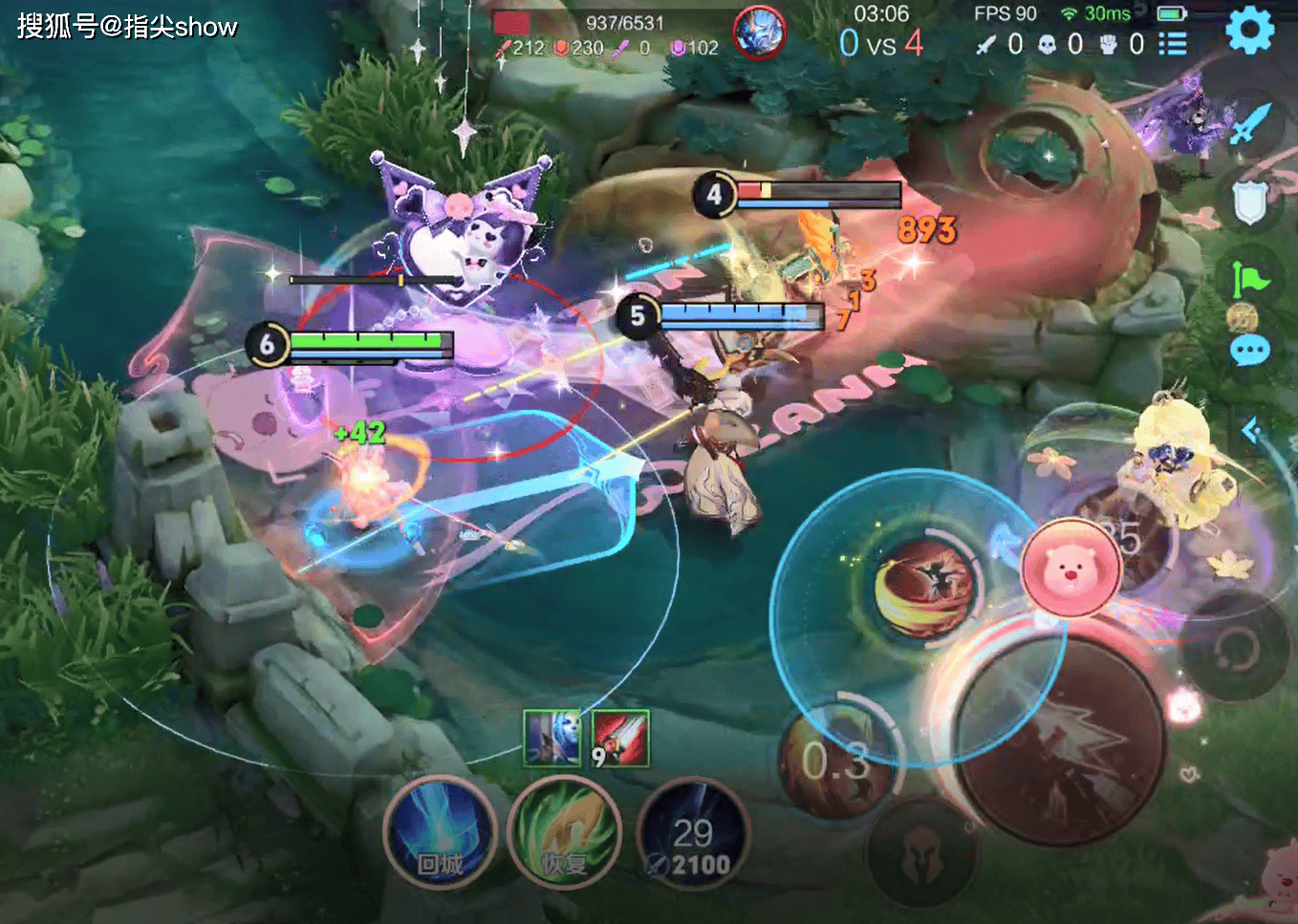This screenshot has width=1298, height=924.
Task: Cast the orange crescent slash skill
Action: click(922, 586)
